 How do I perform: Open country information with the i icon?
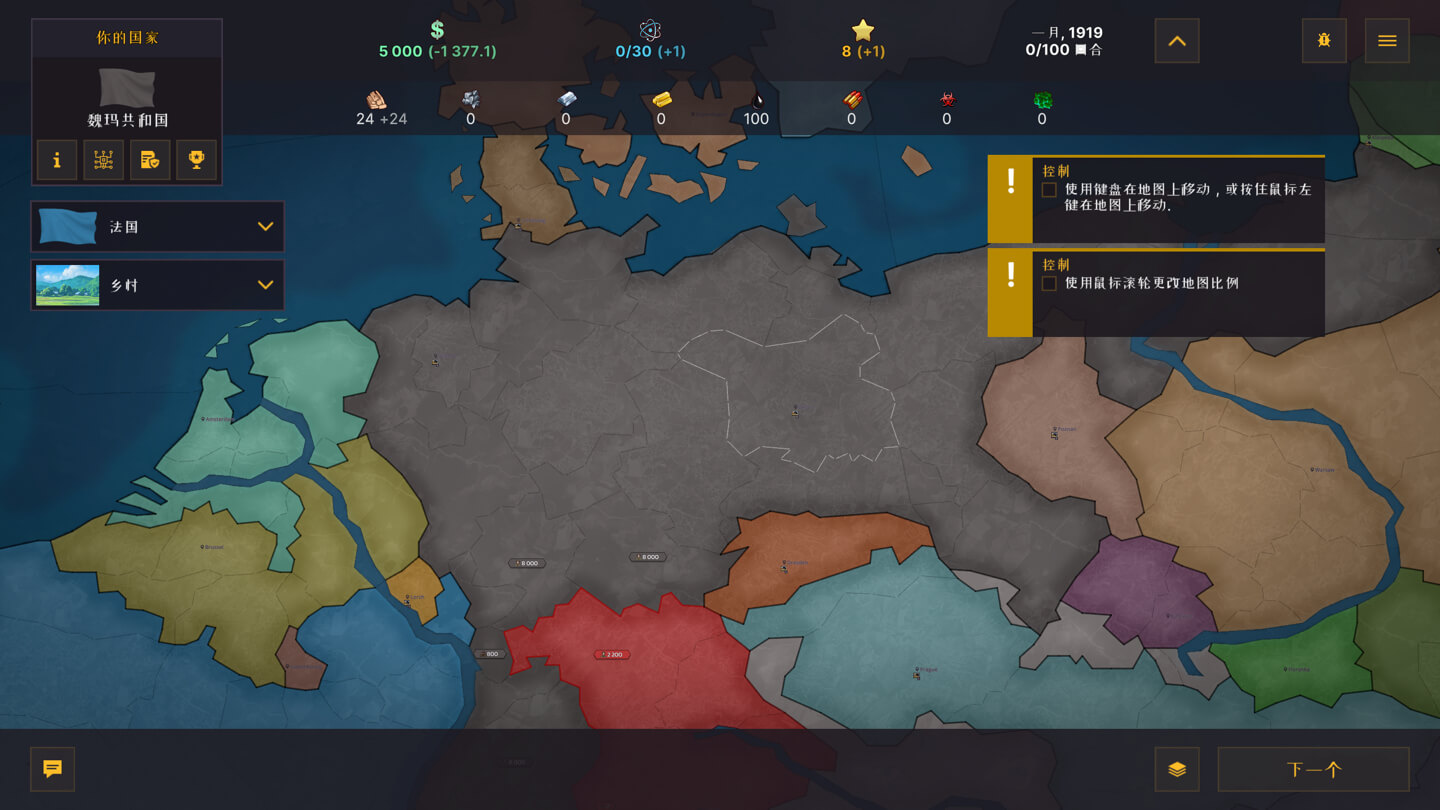coord(57,160)
